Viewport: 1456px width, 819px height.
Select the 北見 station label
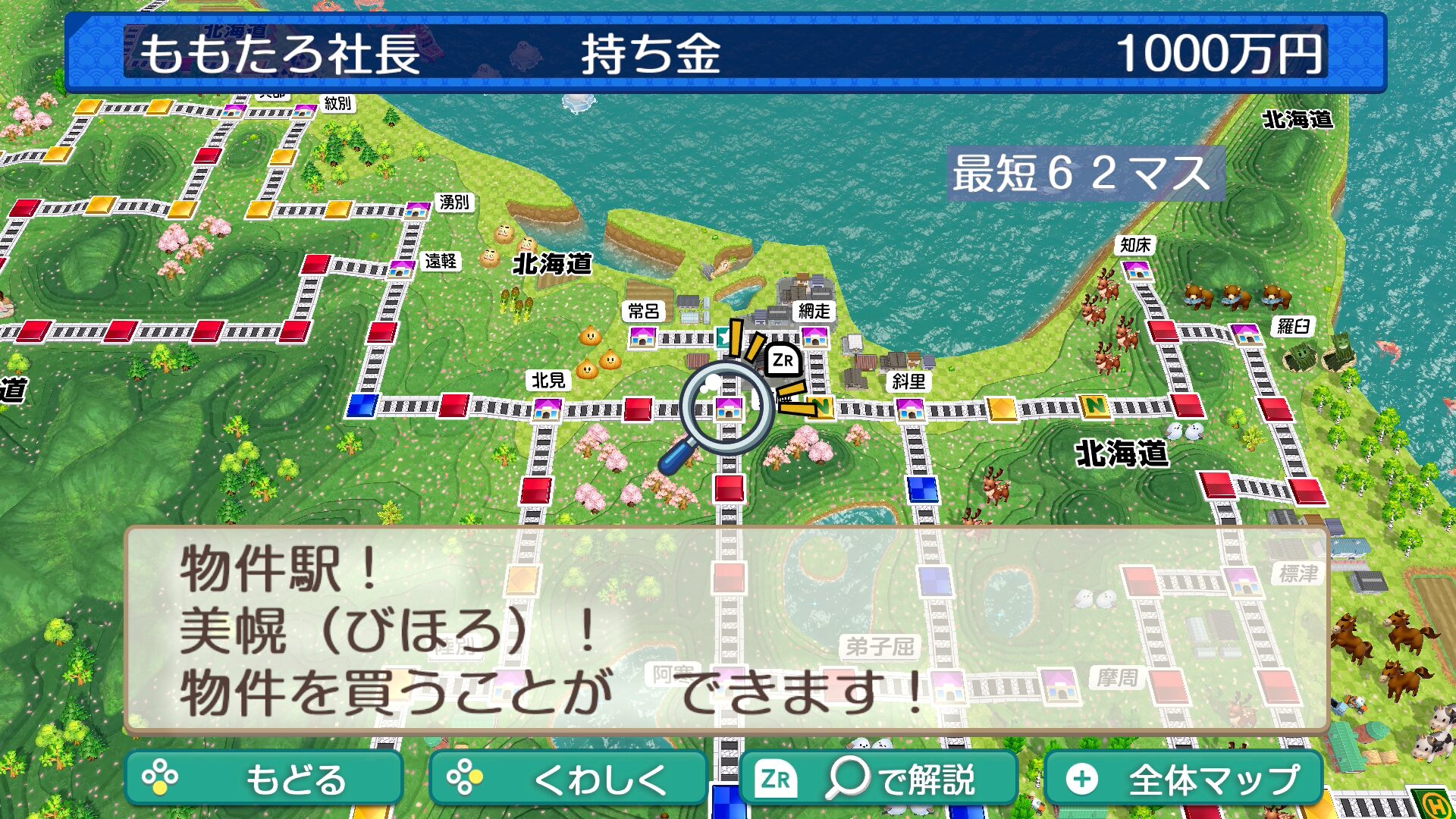[548, 380]
